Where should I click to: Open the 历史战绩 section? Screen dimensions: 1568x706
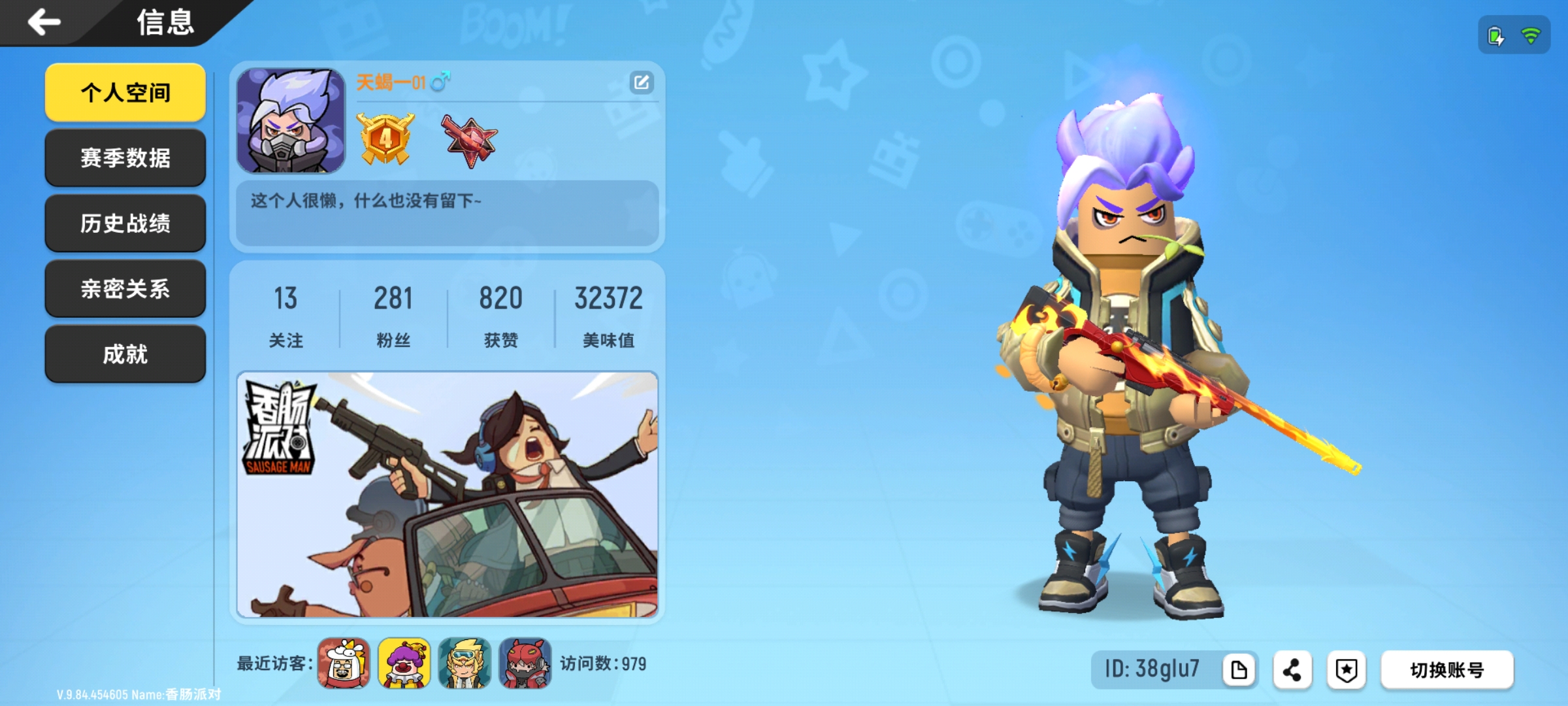tap(125, 222)
